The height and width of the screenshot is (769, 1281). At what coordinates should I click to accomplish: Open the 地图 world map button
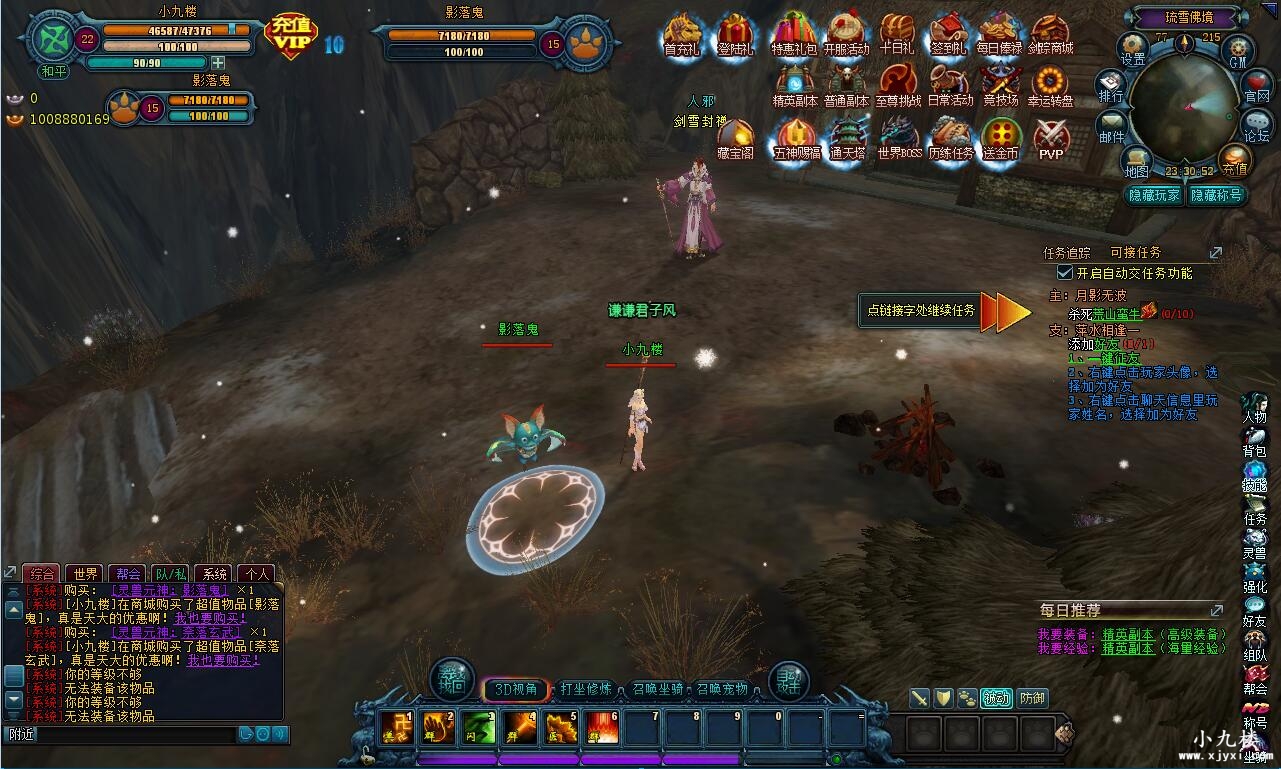pos(1135,162)
